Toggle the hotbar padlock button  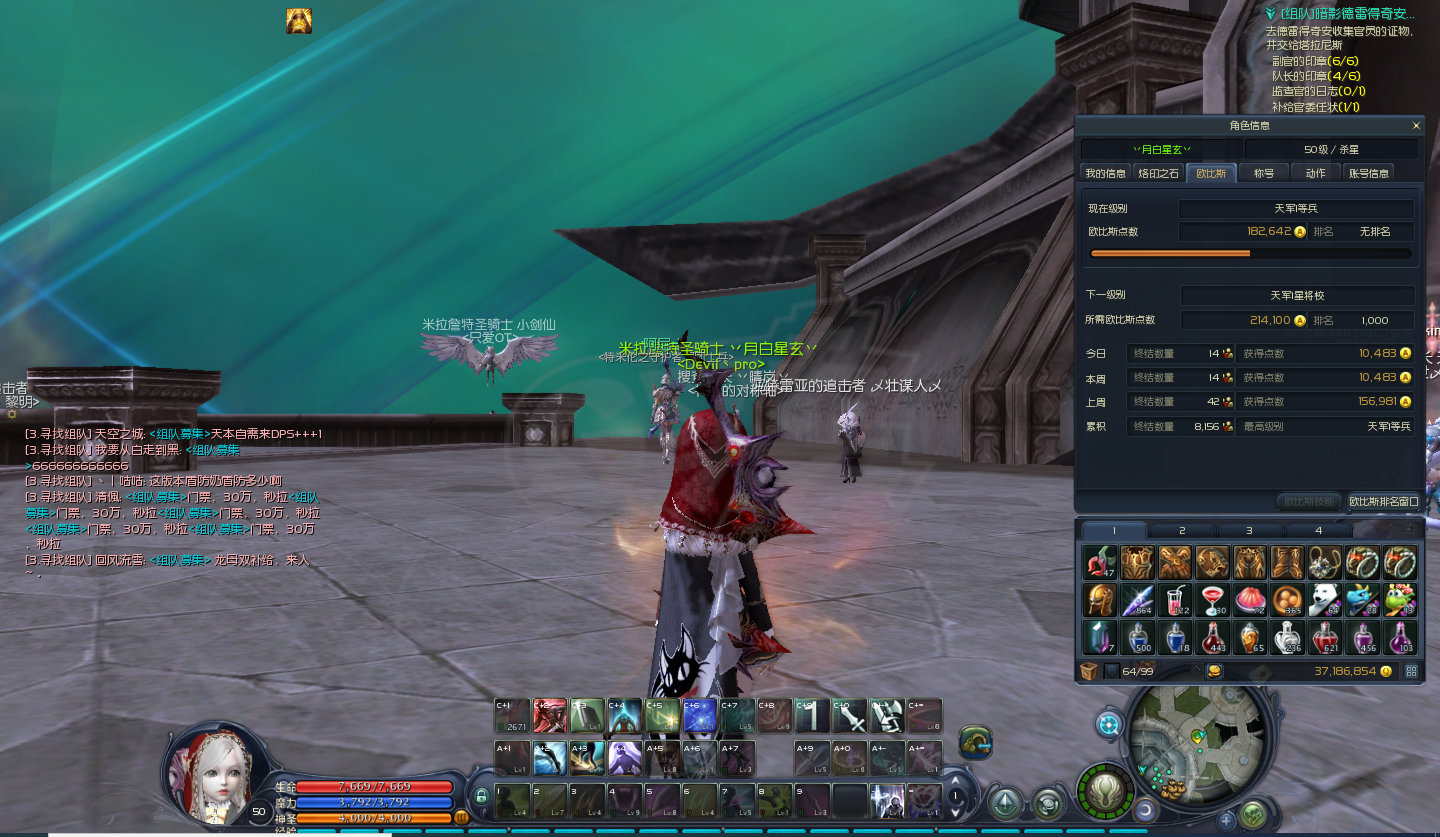coord(481,796)
